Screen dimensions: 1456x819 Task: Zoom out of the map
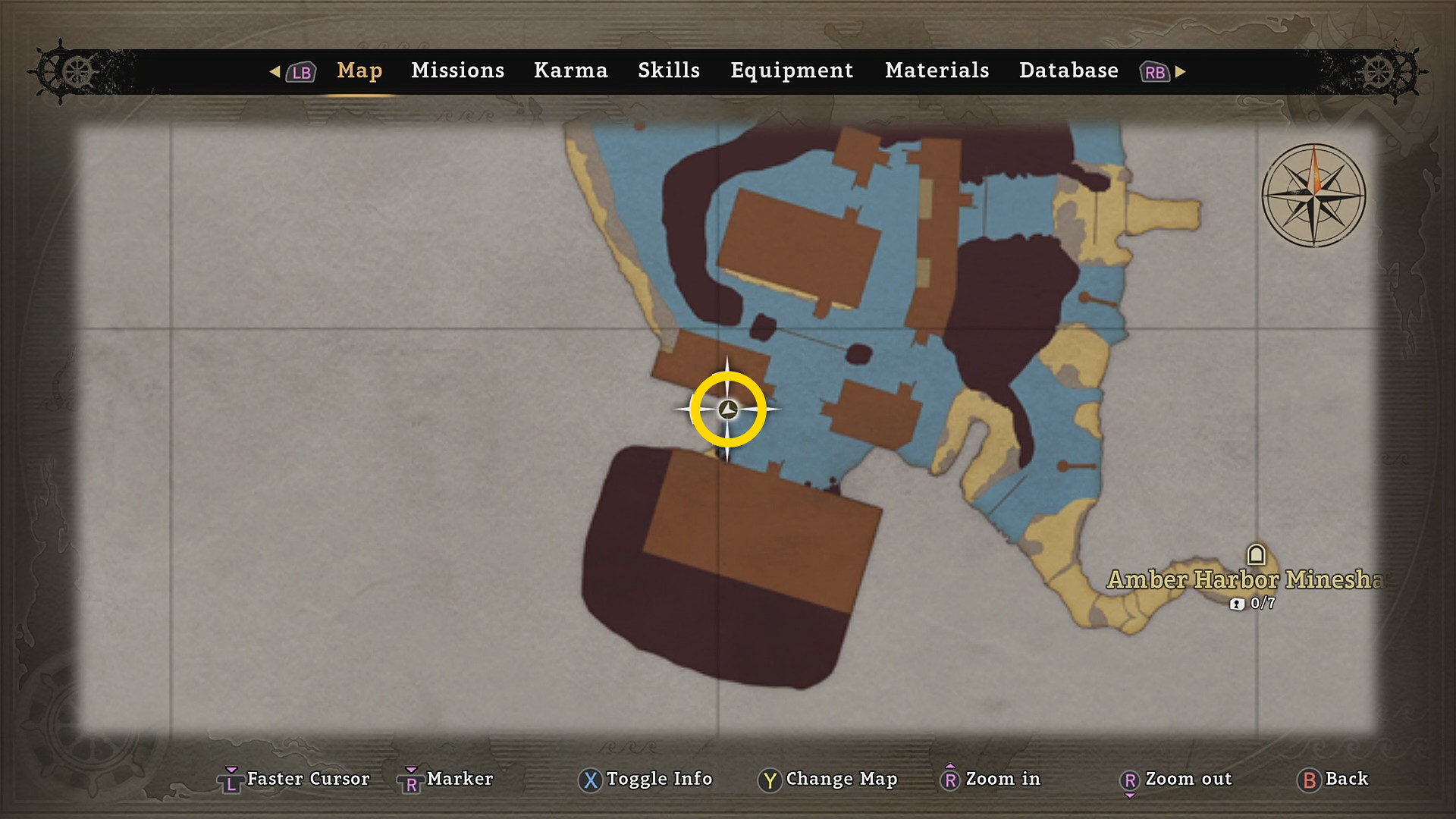(x=1175, y=779)
